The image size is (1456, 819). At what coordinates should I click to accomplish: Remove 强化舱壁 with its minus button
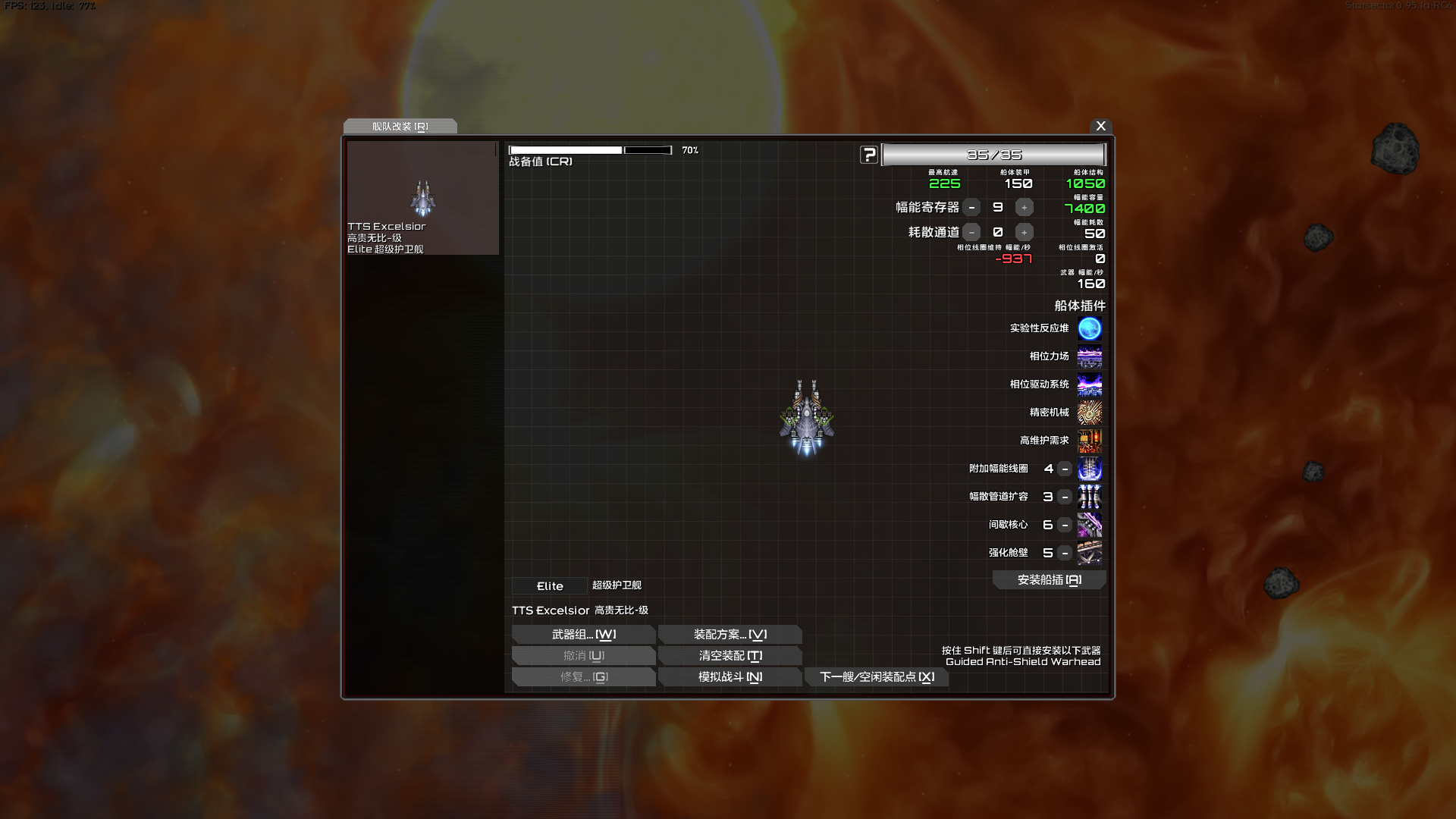[x=1064, y=553]
